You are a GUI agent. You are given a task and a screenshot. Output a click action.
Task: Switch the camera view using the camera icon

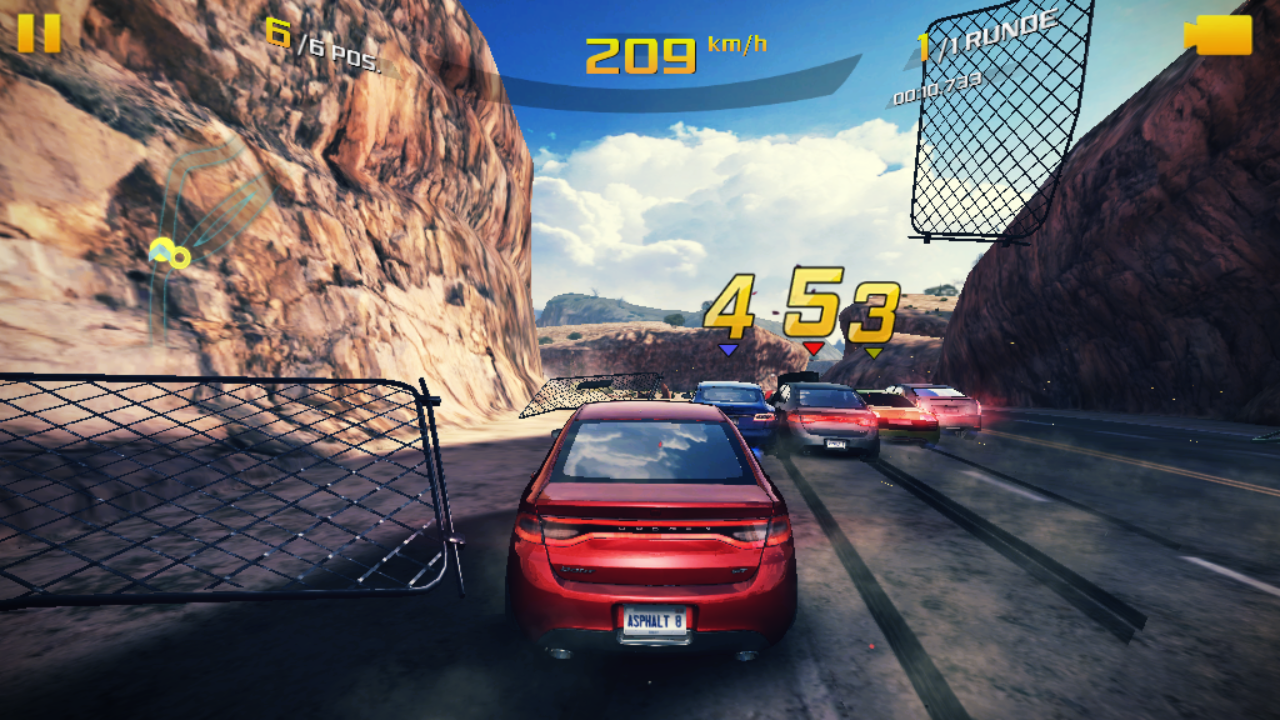1218,35
